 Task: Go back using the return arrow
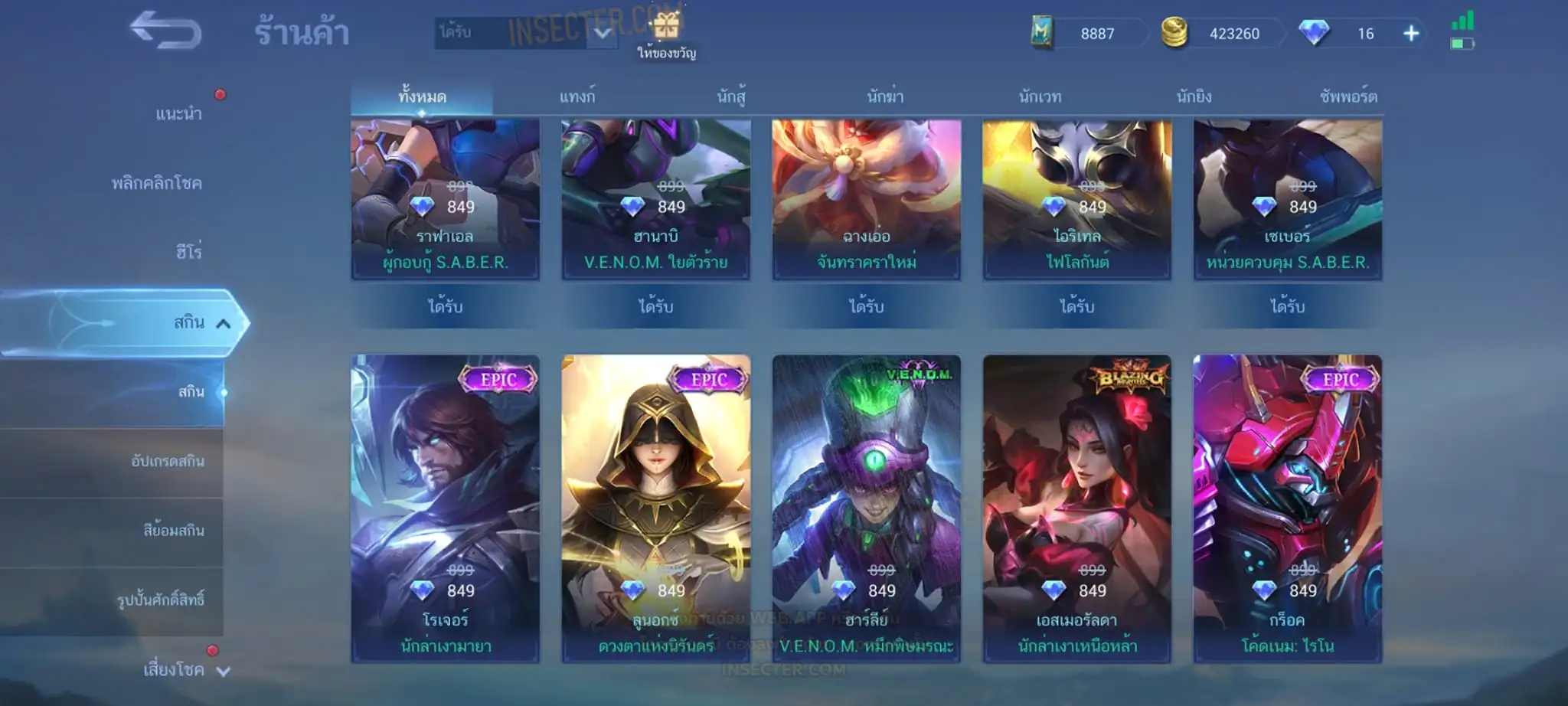(165, 31)
